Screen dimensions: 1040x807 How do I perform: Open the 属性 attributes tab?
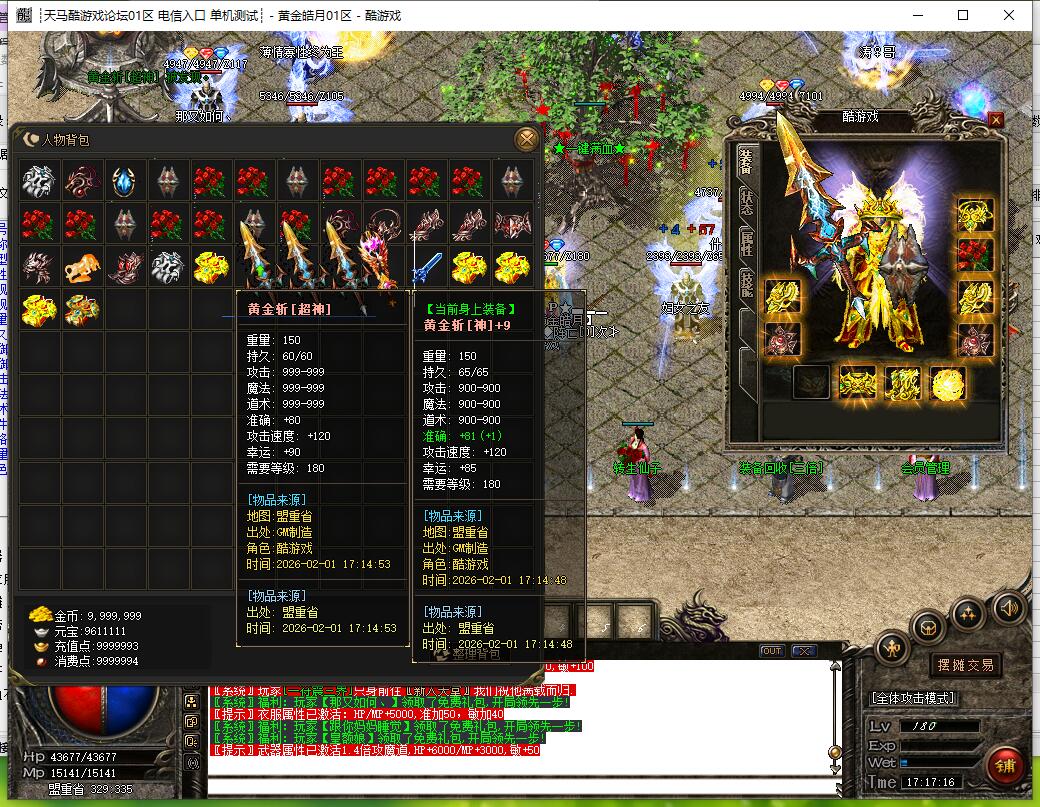coord(746,242)
